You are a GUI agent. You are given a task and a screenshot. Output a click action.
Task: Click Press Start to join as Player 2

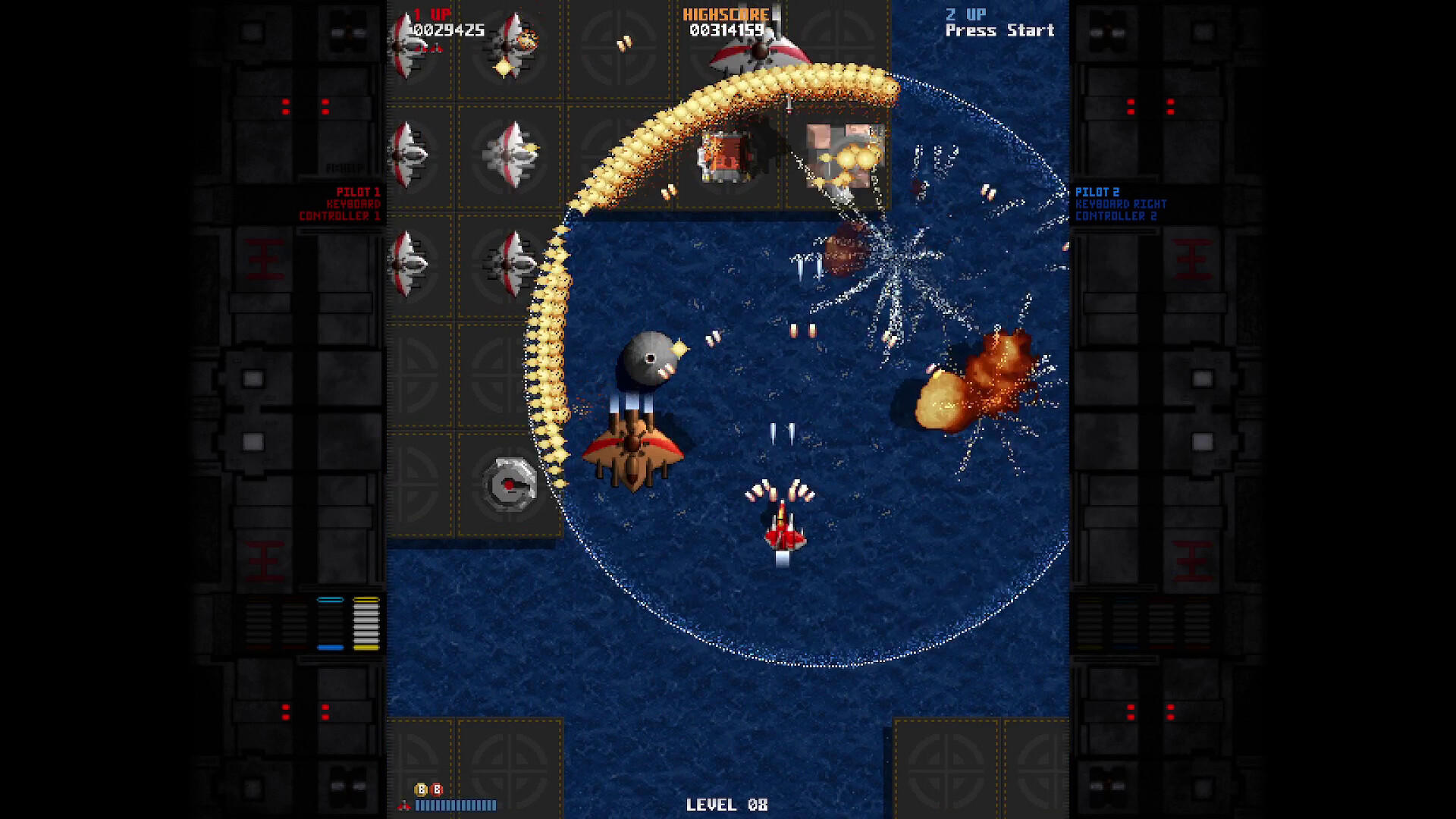[999, 30]
